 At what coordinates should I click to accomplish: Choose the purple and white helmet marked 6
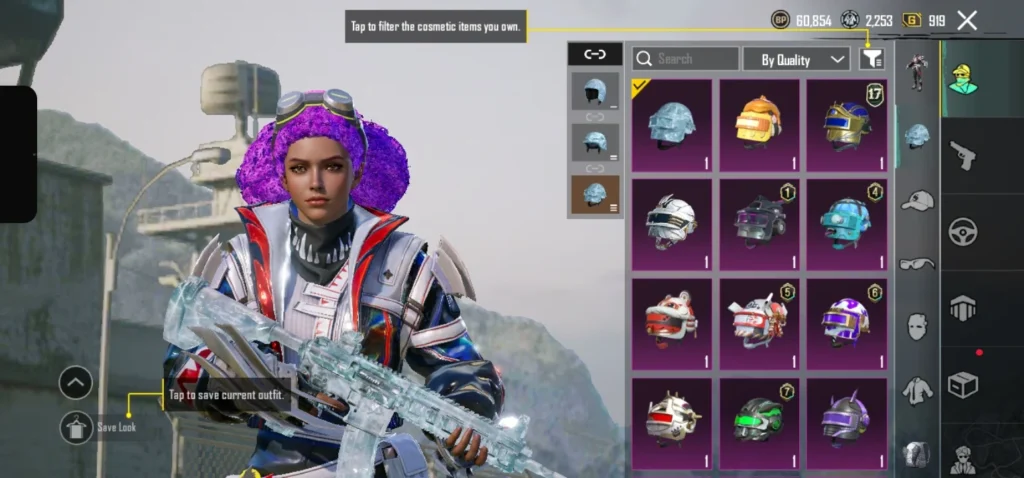tap(847, 323)
